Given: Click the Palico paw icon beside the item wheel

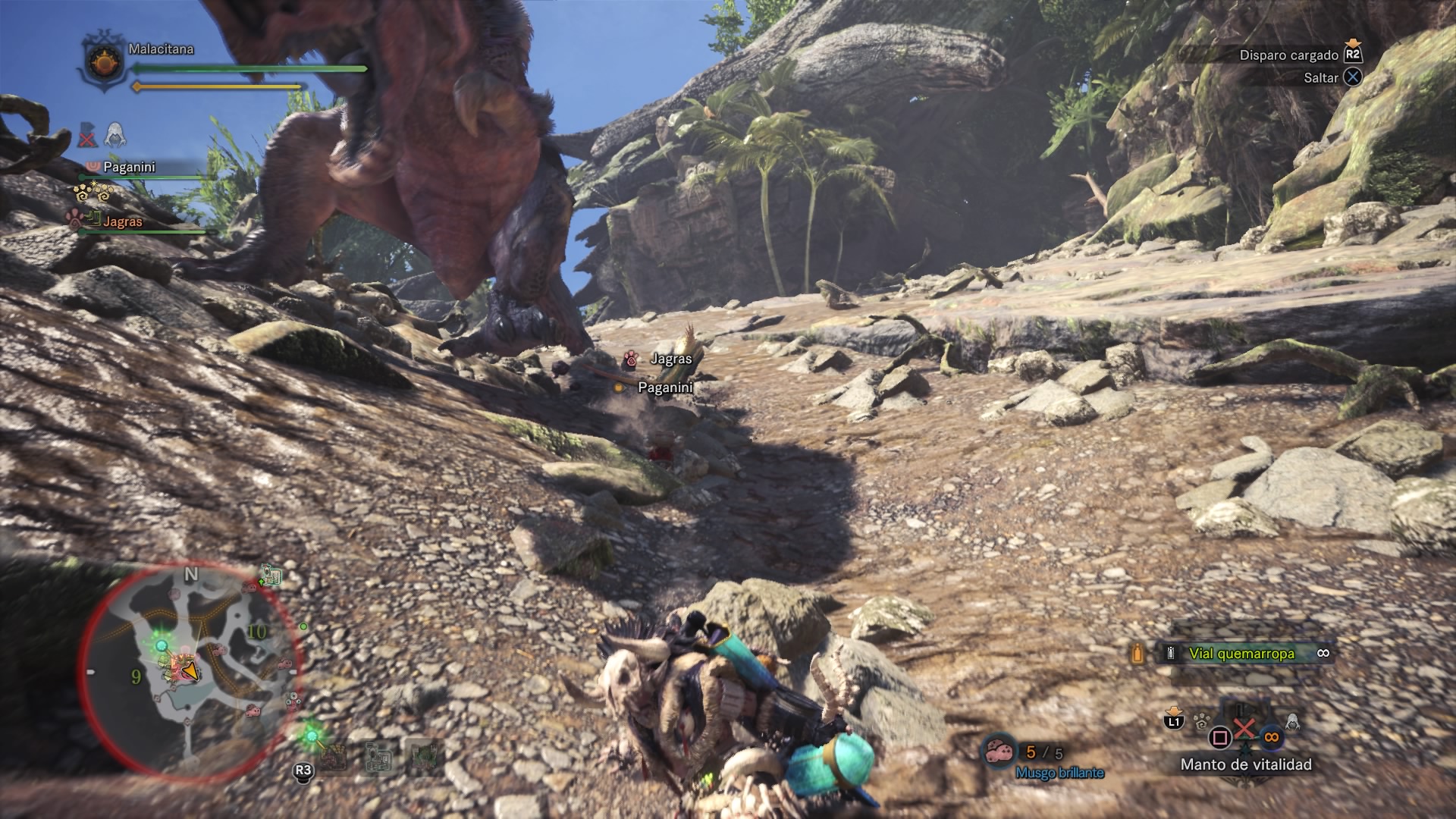Looking at the screenshot, I should (1200, 721).
